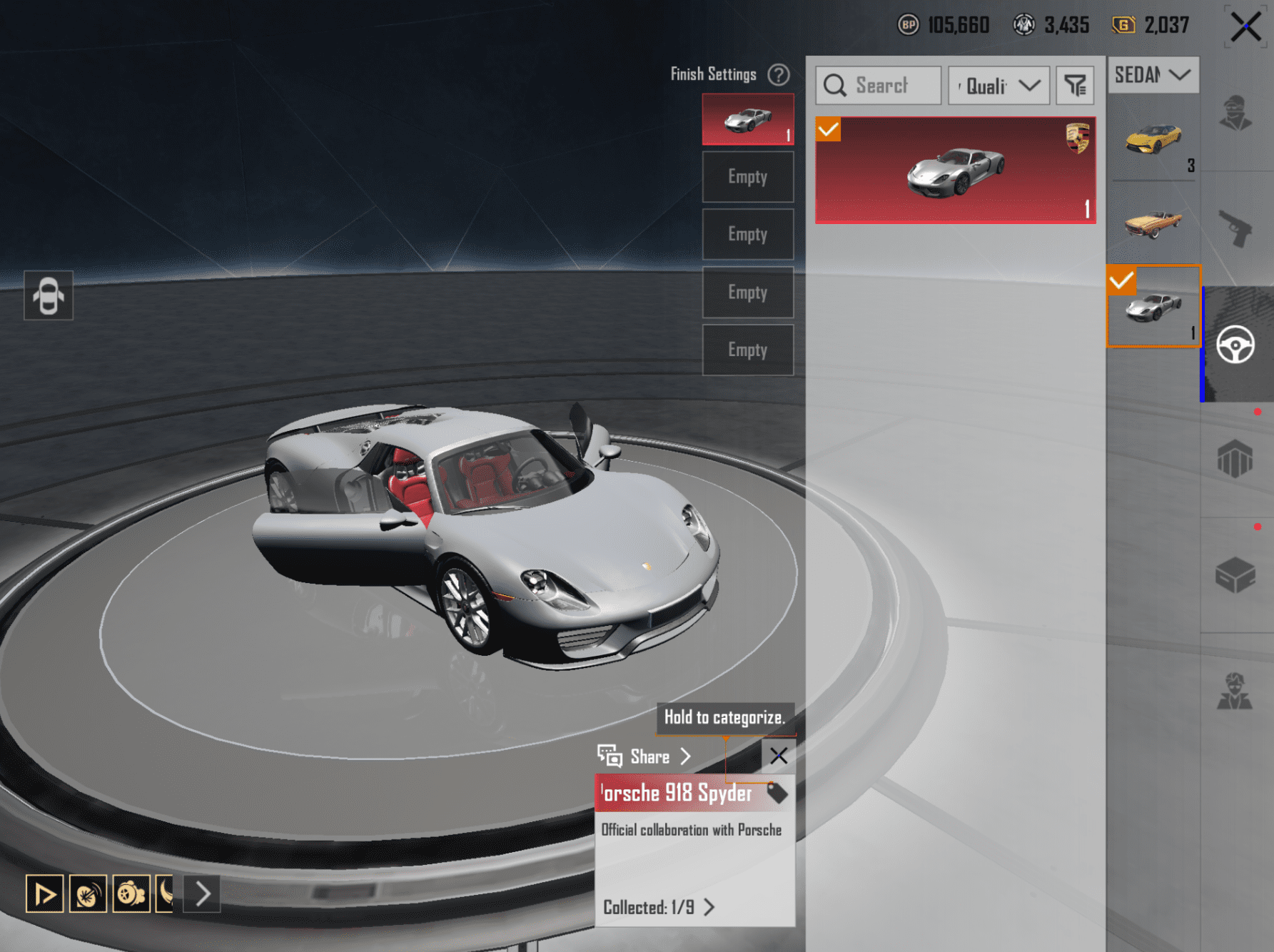Image resolution: width=1274 pixels, height=952 pixels.
Task: Open the Collected 1/9 collection link
Action: [658, 908]
